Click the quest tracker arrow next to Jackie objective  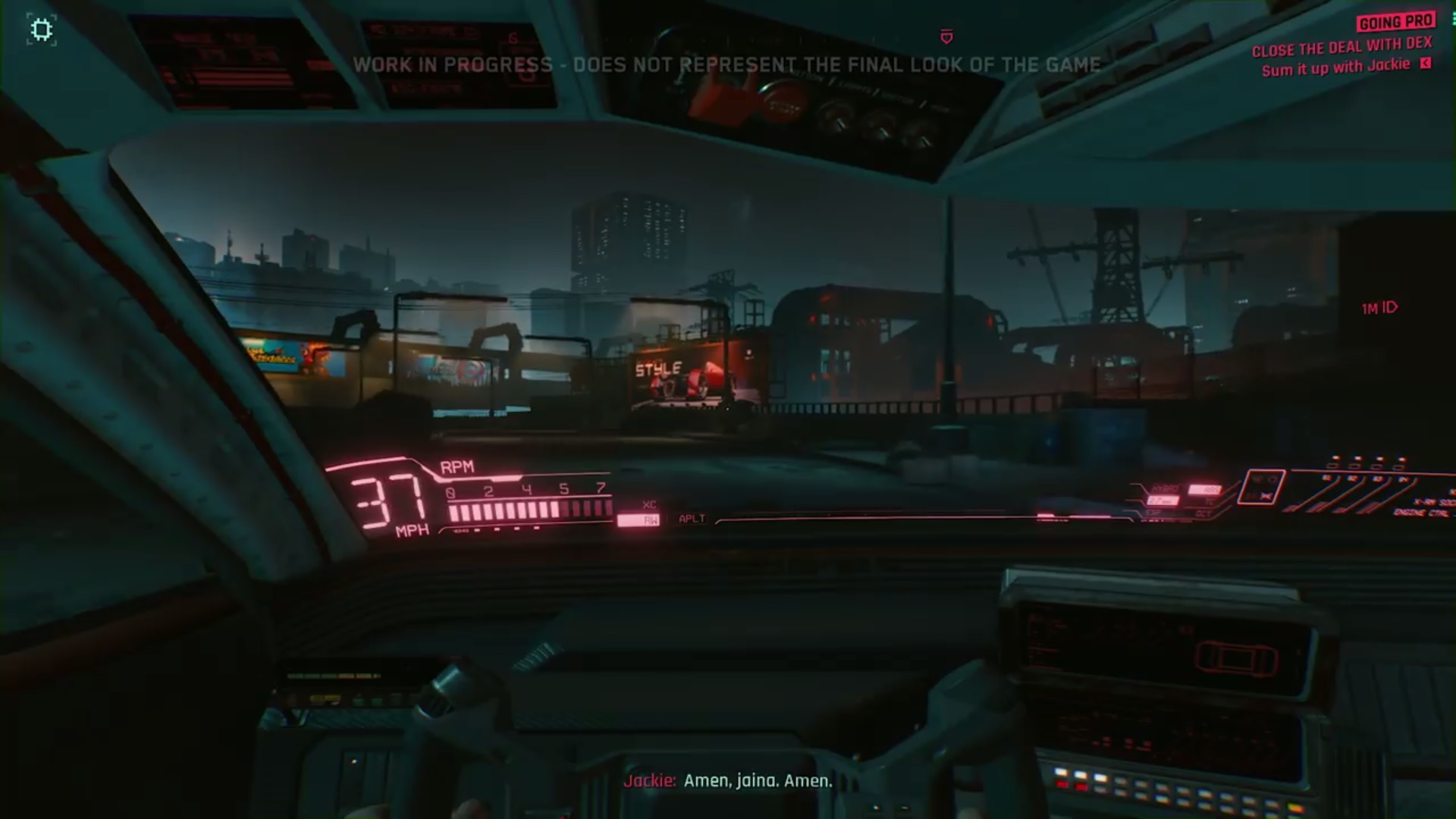pyautogui.click(x=1426, y=65)
